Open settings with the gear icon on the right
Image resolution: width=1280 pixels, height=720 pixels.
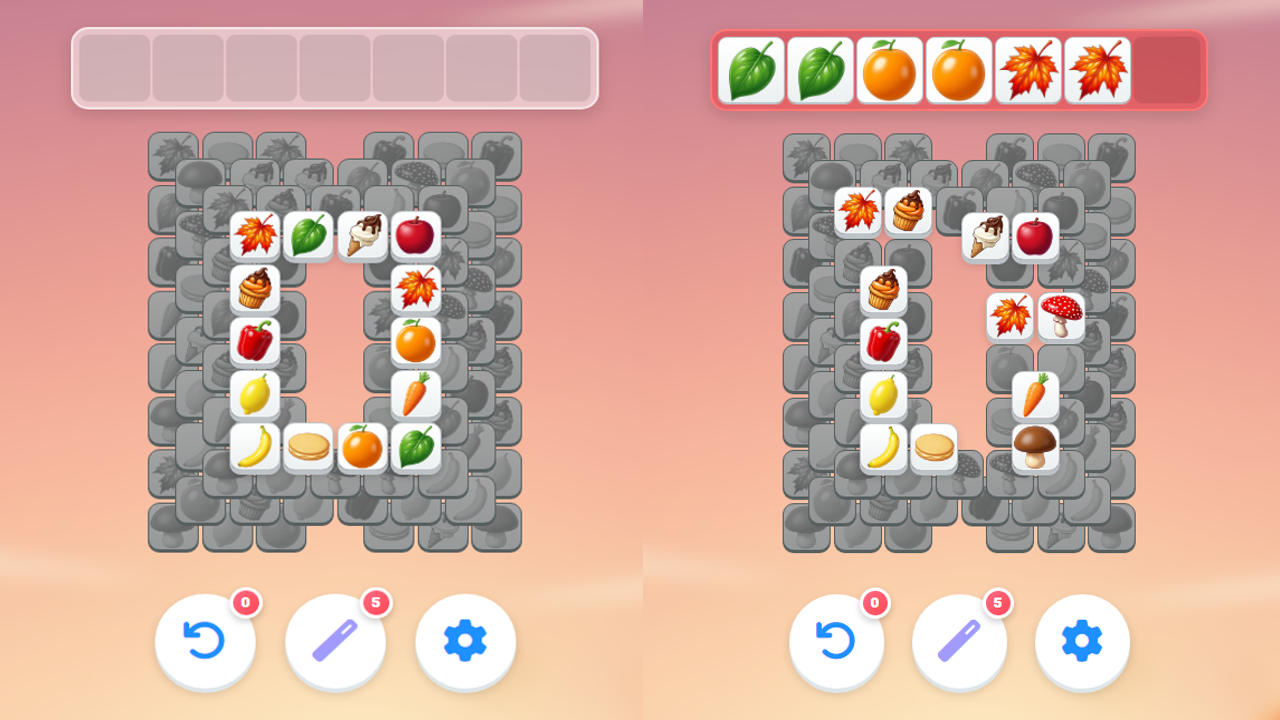(x=1081, y=642)
